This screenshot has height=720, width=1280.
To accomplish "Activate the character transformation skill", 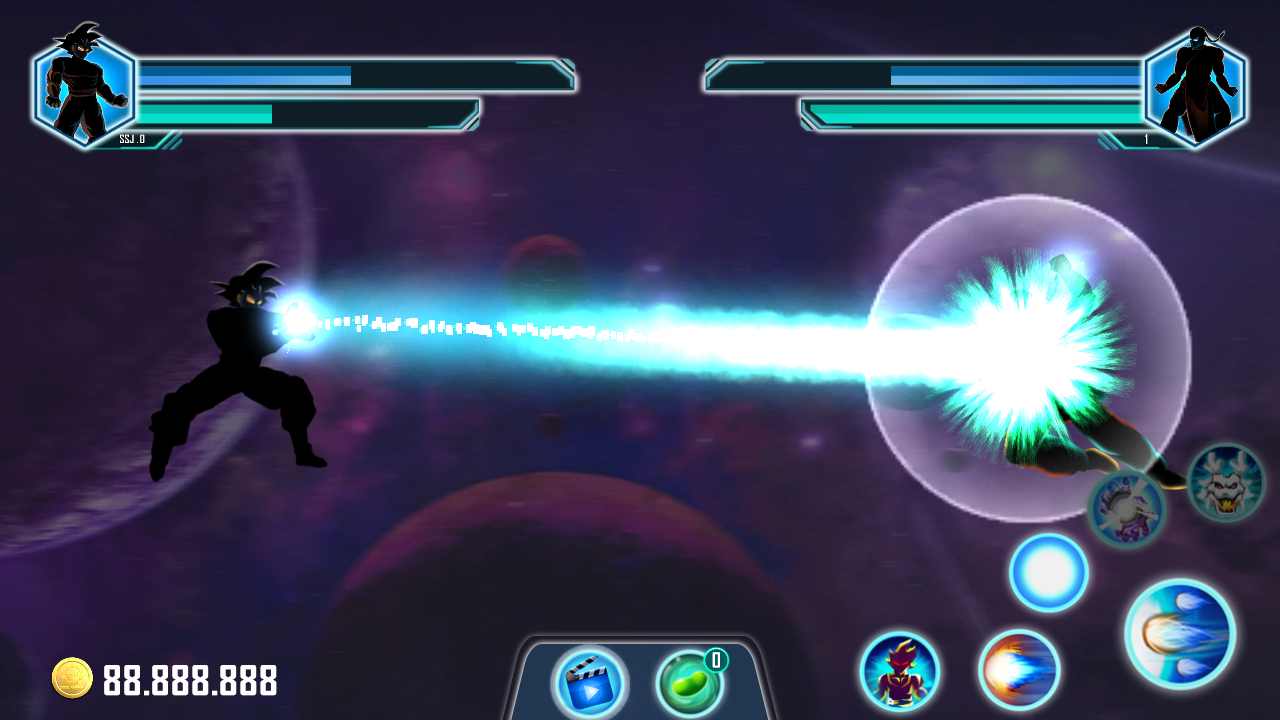I will coord(899,671).
